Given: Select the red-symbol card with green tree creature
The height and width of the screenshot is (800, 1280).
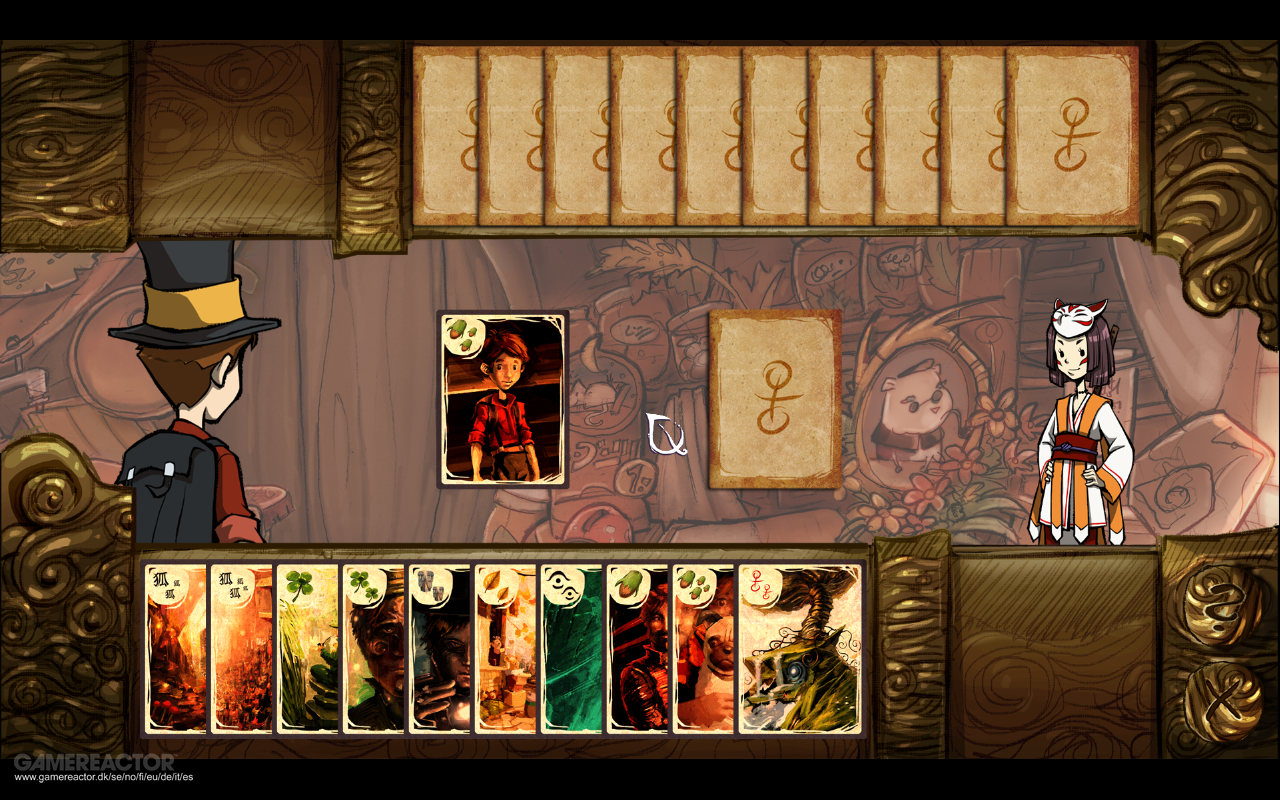Looking at the screenshot, I should (800, 650).
